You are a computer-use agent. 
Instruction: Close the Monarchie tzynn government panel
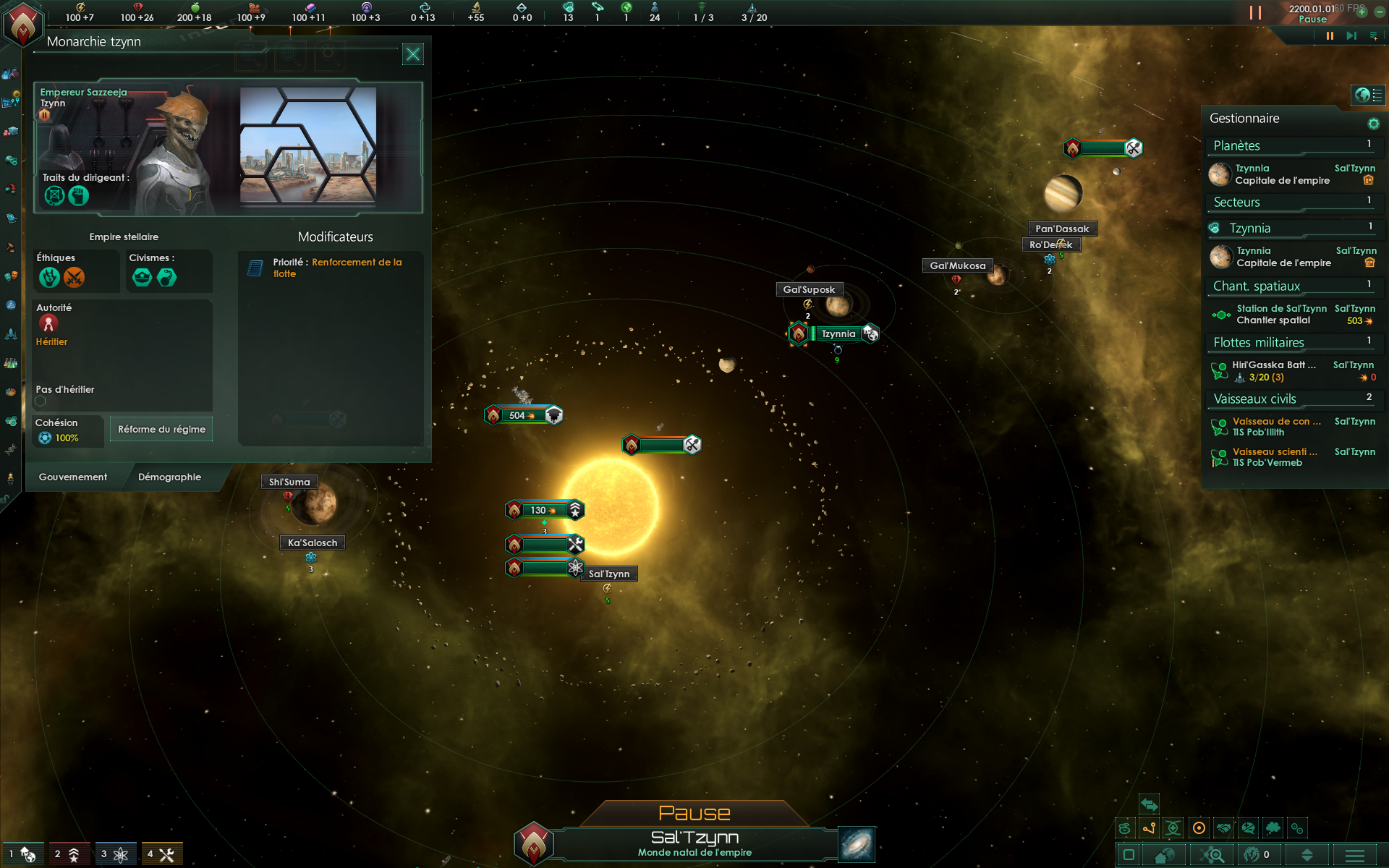point(412,54)
